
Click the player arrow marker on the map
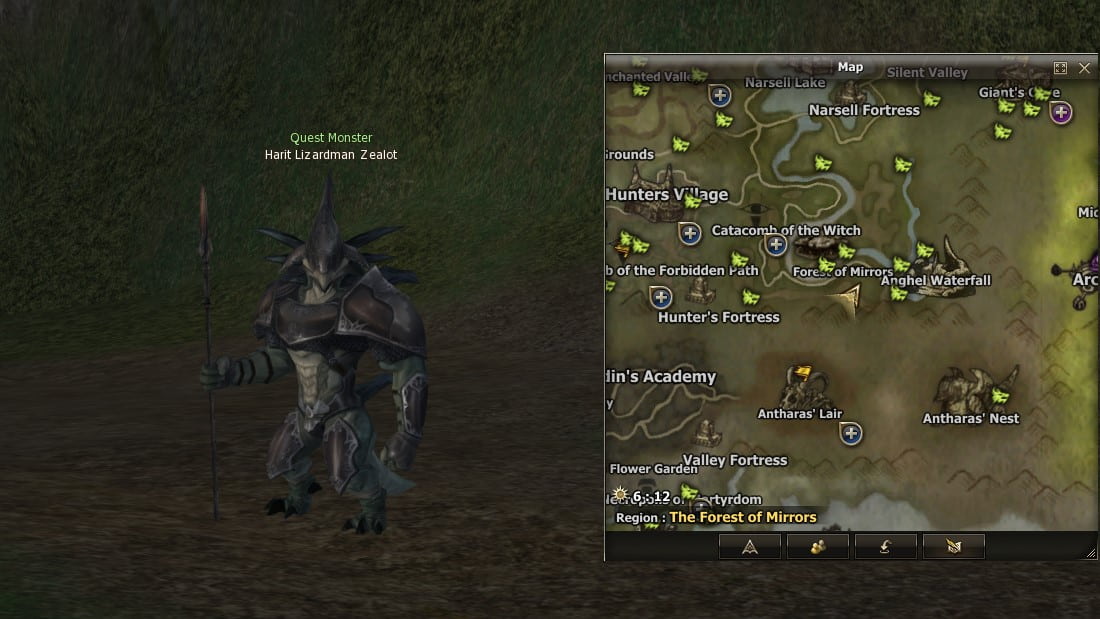[849, 298]
